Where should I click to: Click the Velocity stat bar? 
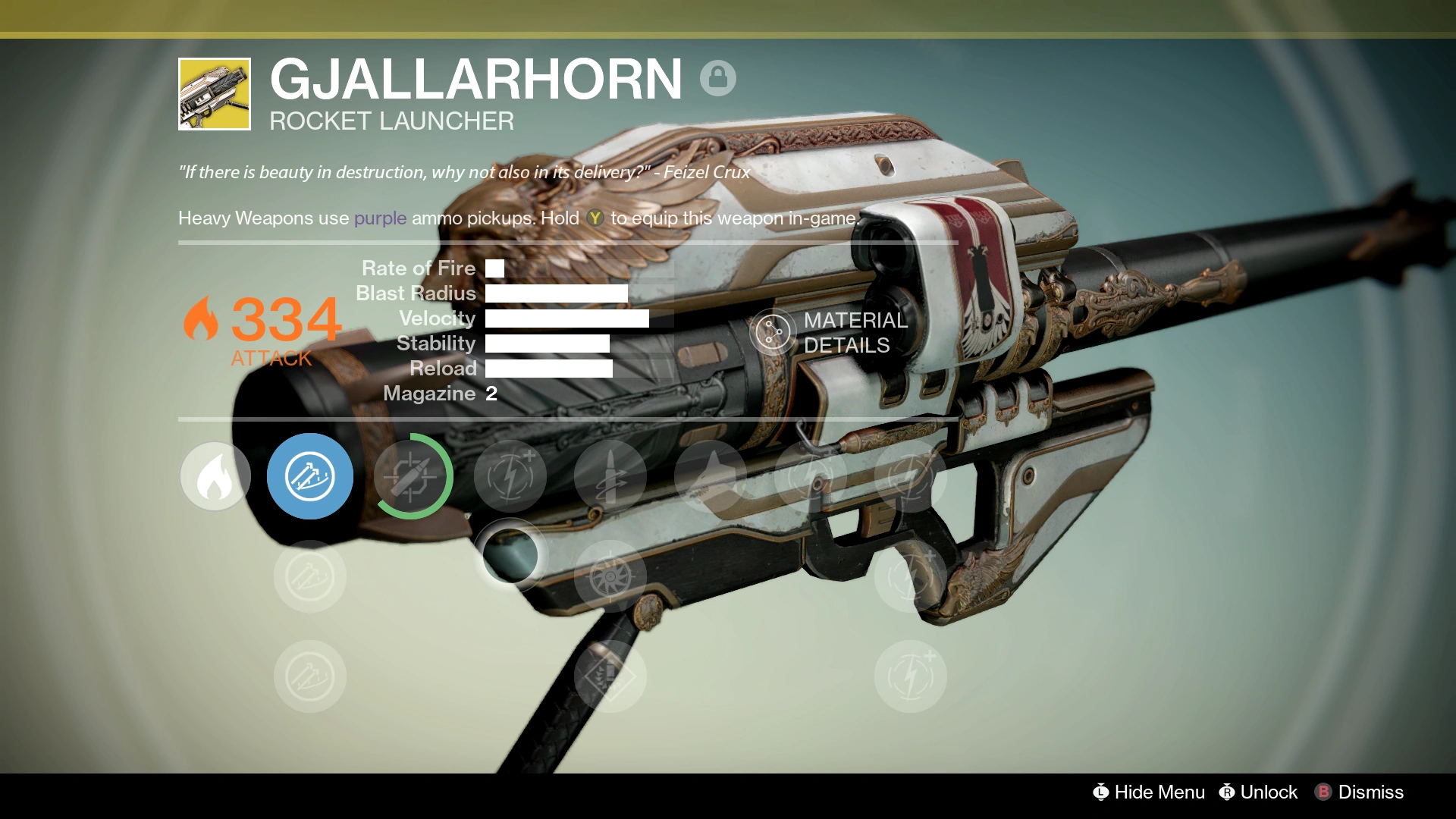pos(567,318)
